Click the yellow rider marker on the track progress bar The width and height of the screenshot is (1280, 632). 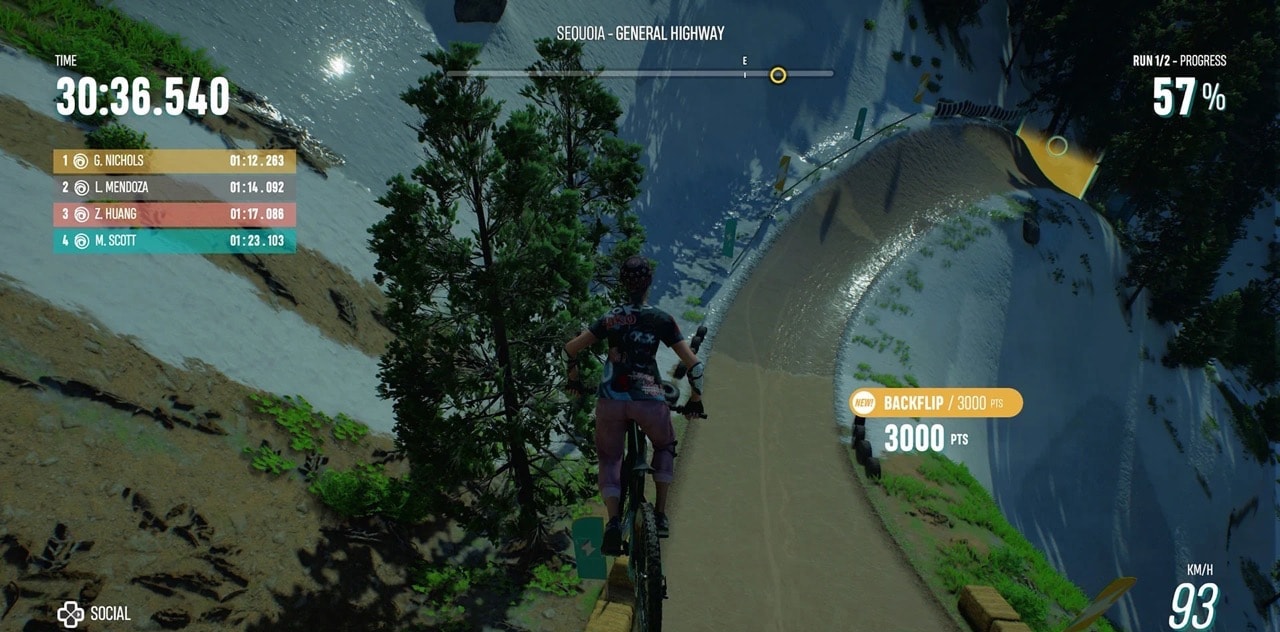(x=778, y=75)
